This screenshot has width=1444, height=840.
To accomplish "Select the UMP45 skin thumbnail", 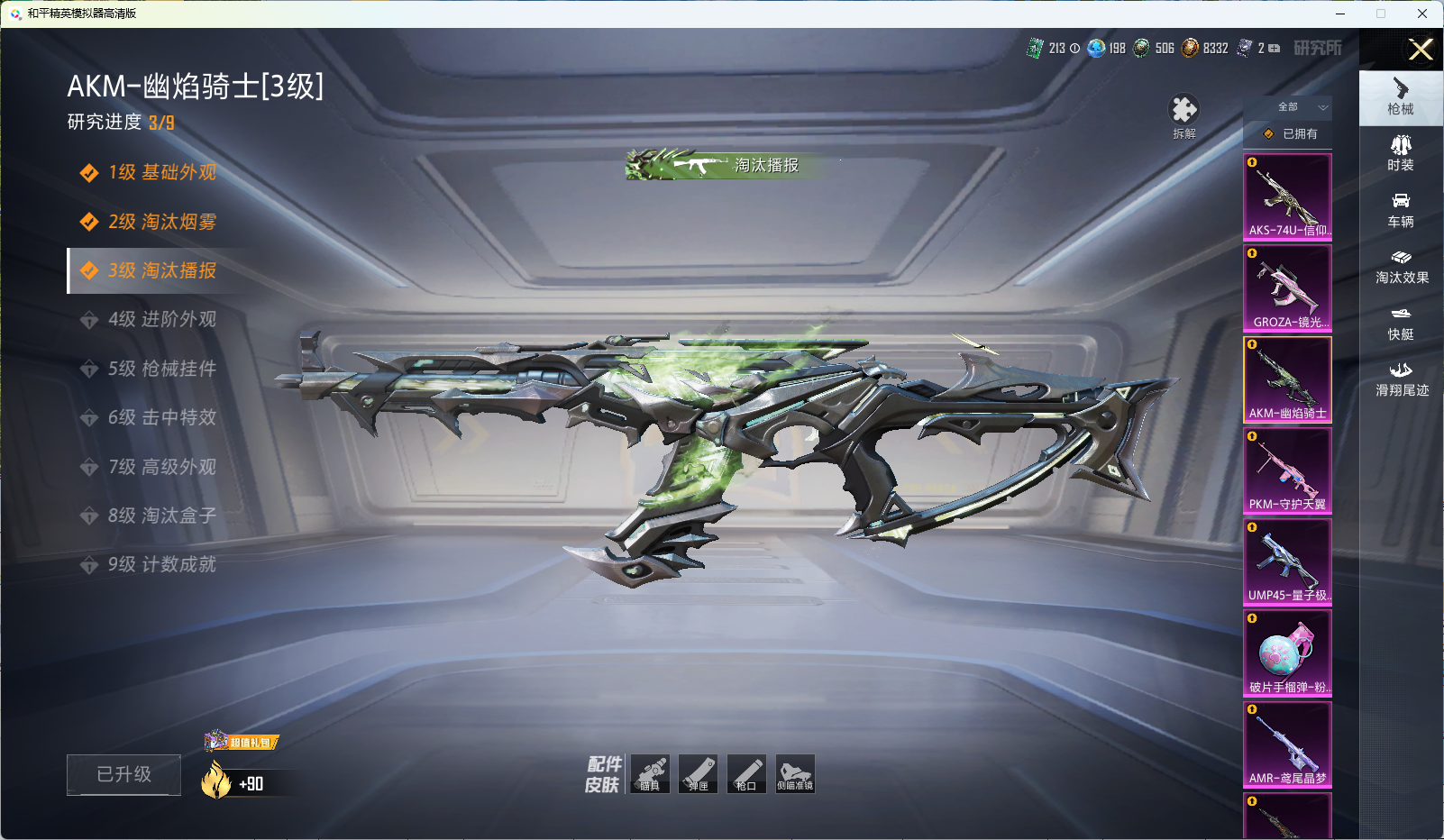I will [1287, 562].
